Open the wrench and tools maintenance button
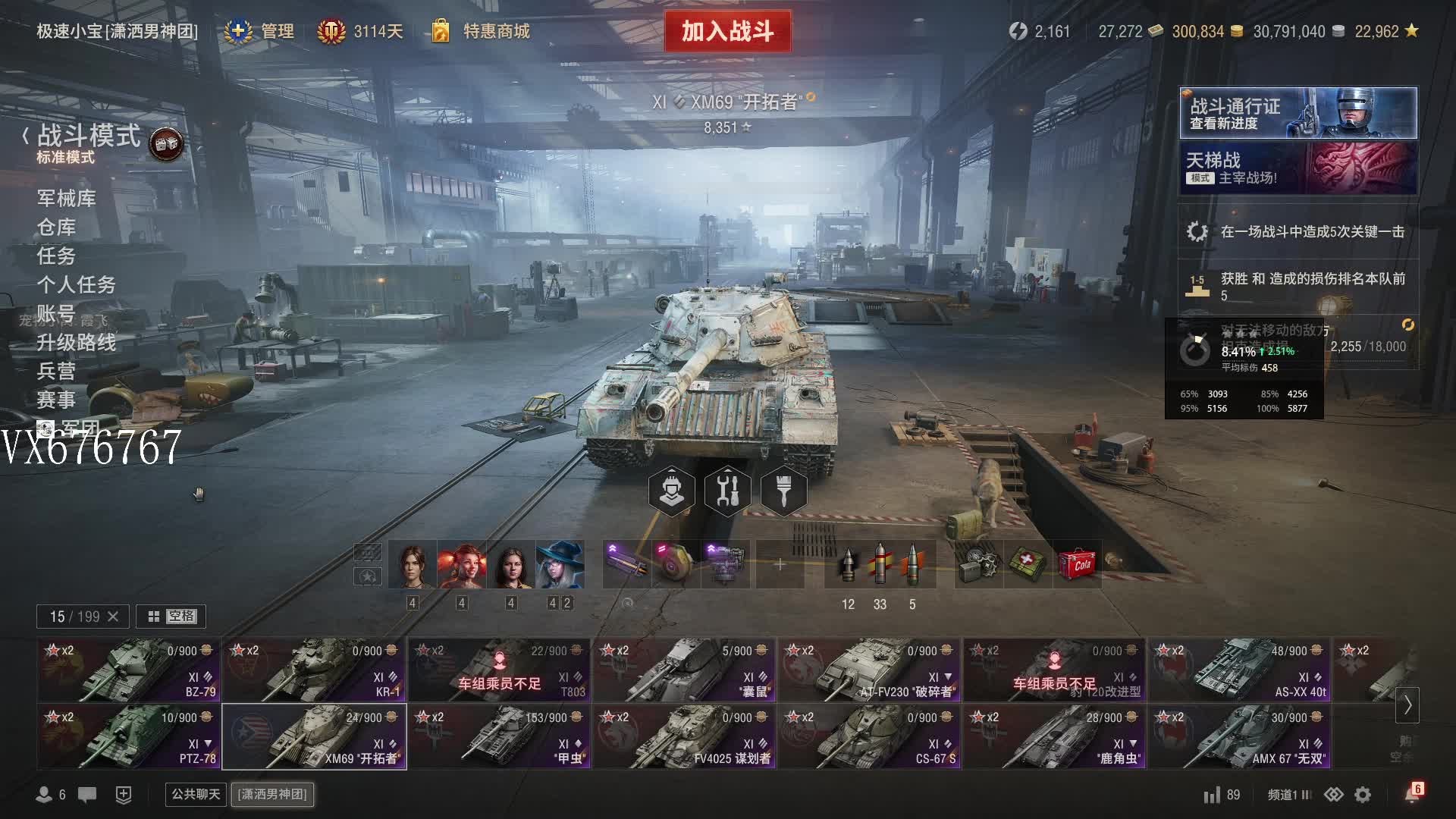 point(727,491)
